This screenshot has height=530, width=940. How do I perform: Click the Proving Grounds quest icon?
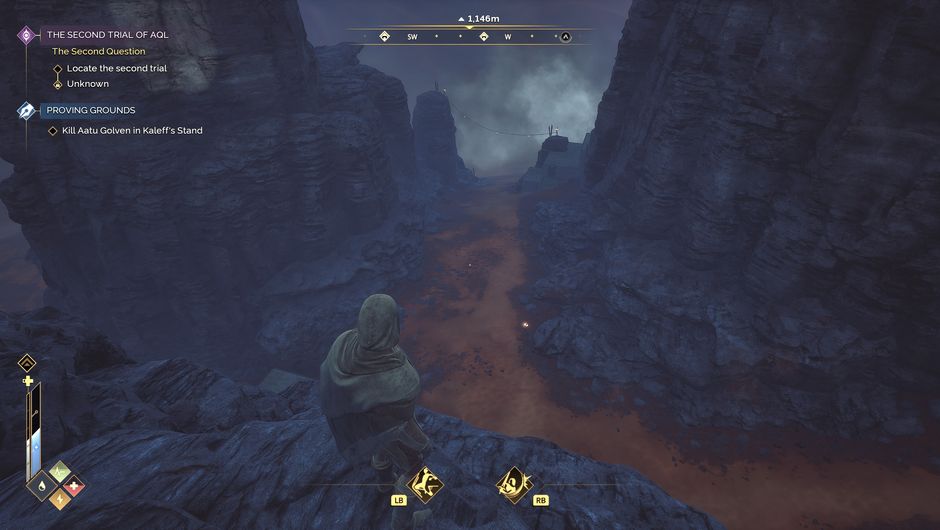(26, 110)
